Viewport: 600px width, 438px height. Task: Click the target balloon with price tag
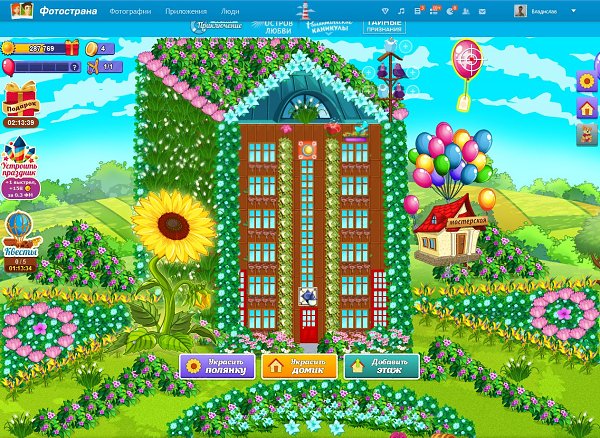pyautogui.click(x=466, y=65)
